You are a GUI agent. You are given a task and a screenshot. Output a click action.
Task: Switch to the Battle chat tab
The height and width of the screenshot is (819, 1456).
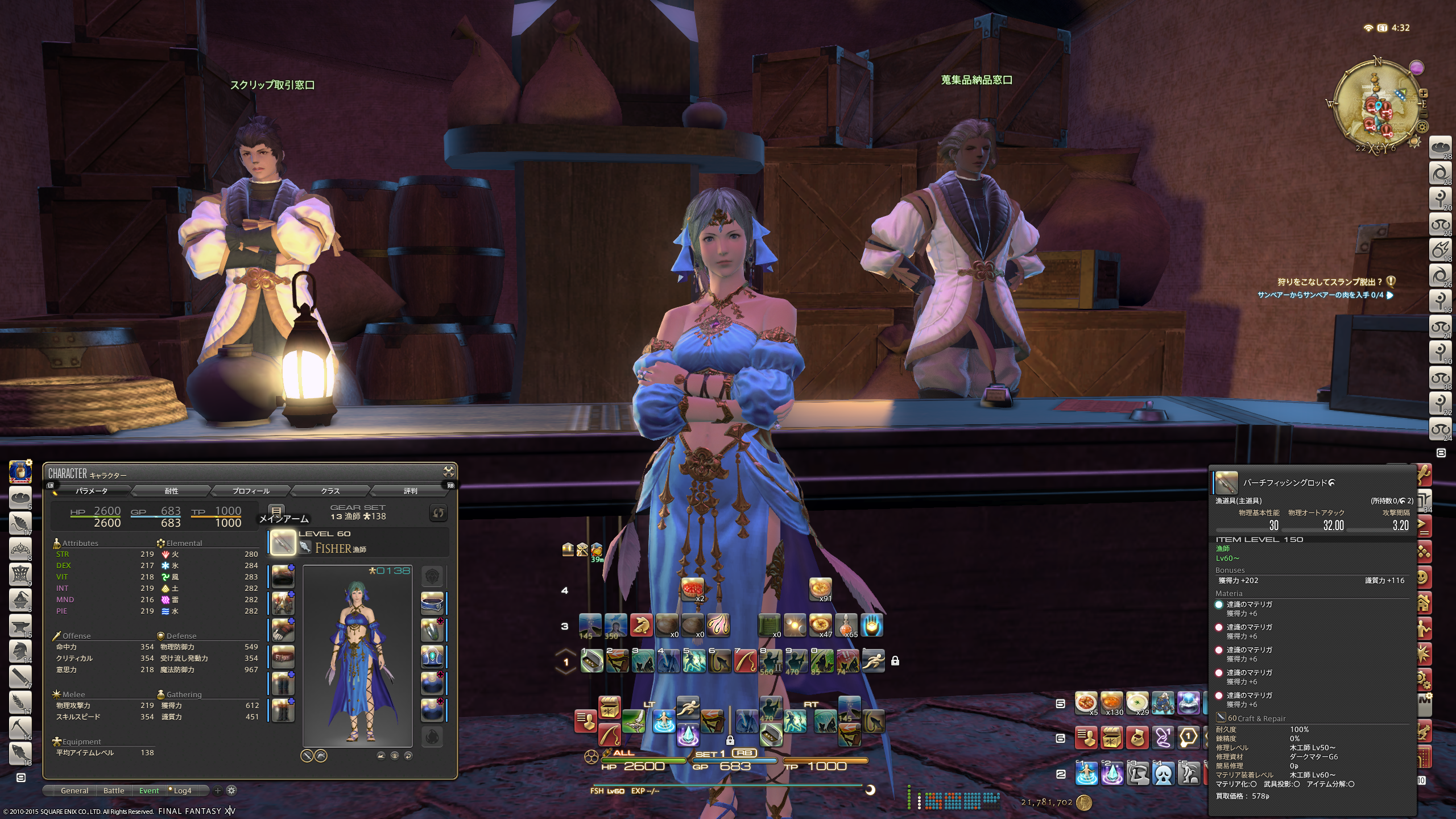(x=114, y=791)
